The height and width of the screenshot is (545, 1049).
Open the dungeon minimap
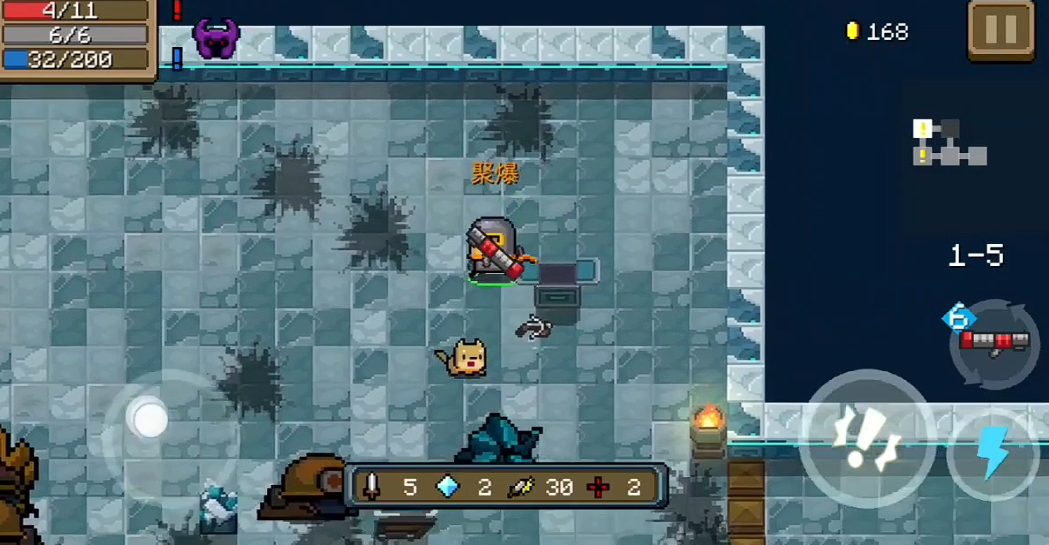pos(949,142)
